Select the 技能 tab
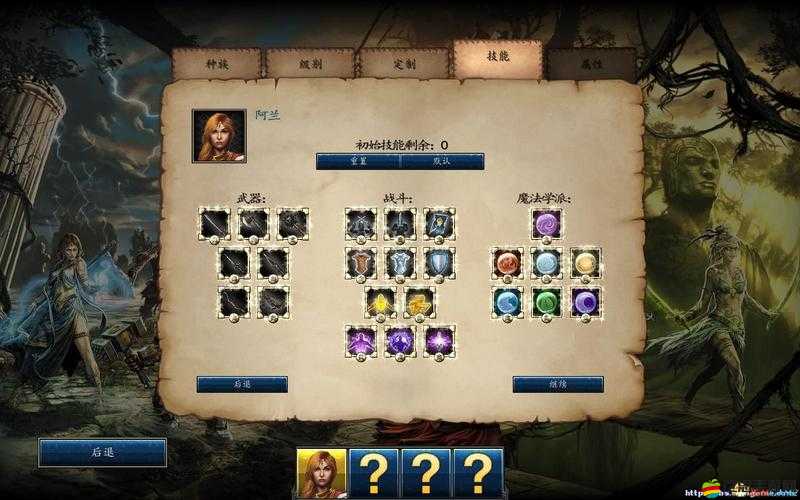The height and width of the screenshot is (500, 800). click(497, 58)
